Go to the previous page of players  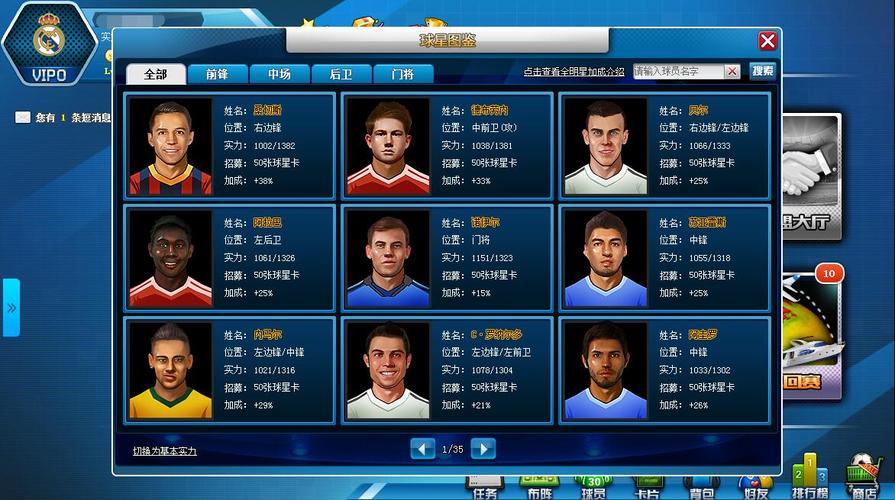[423, 449]
